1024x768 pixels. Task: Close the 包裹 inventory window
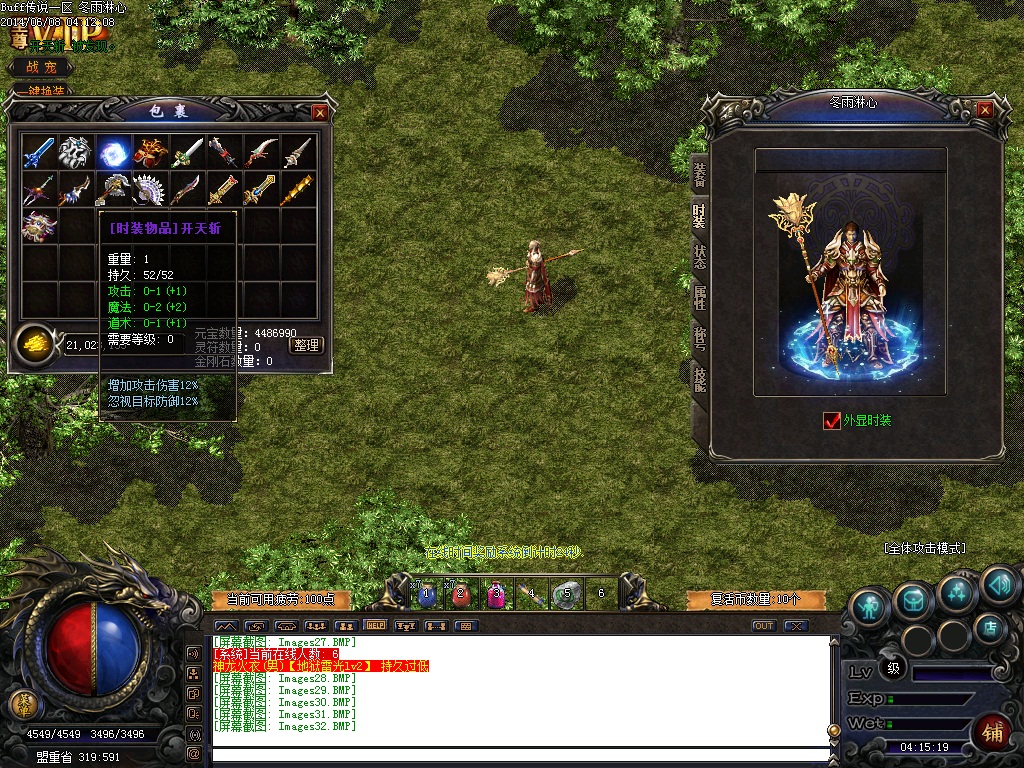(320, 112)
